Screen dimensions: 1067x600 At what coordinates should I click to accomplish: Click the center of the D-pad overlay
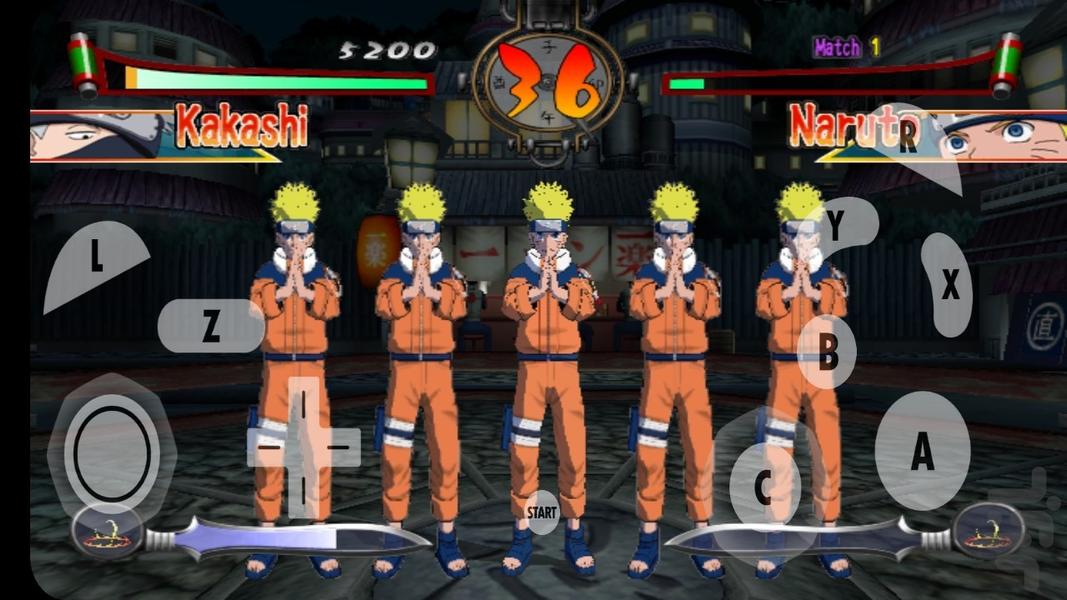(303, 446)
